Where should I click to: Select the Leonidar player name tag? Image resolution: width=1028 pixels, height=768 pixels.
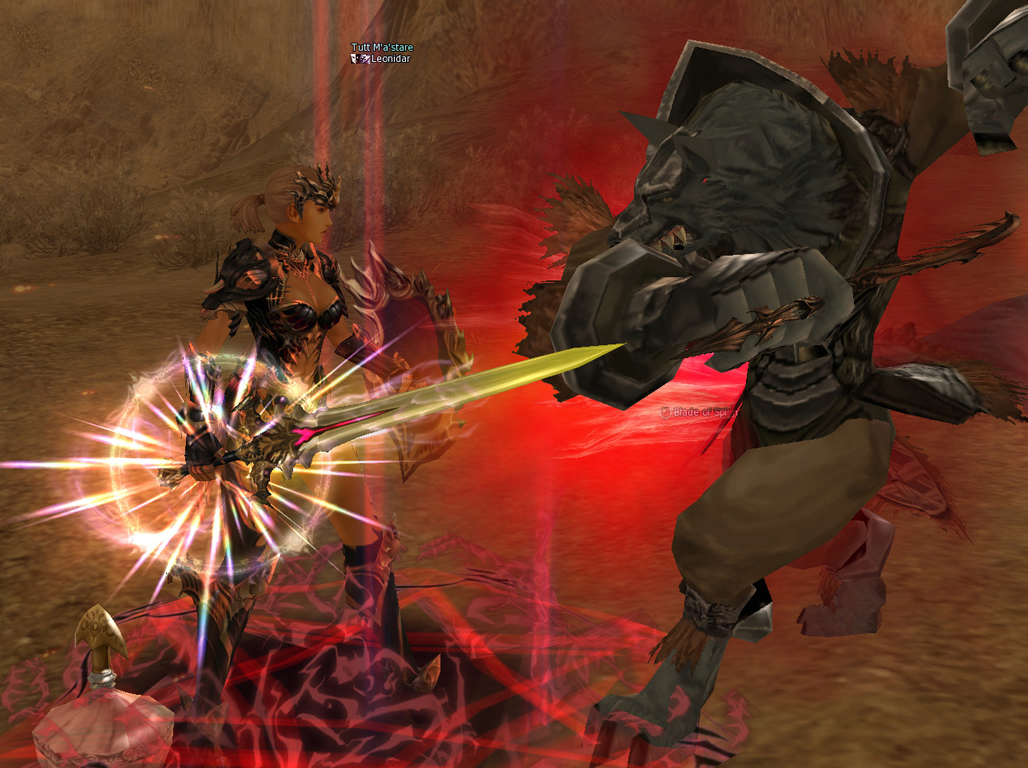(x=390, y=59)
